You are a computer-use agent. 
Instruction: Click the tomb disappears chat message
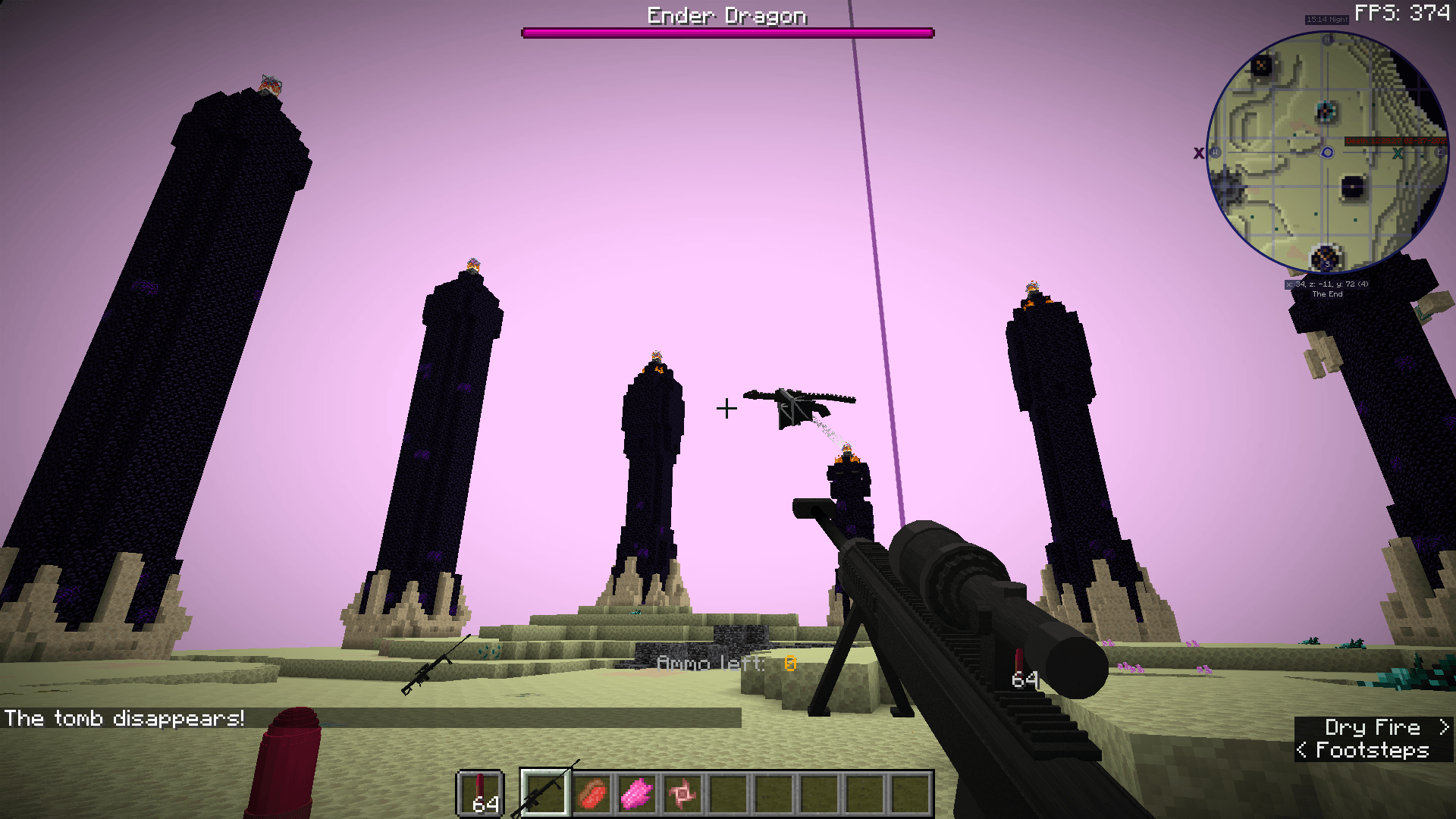124,718
